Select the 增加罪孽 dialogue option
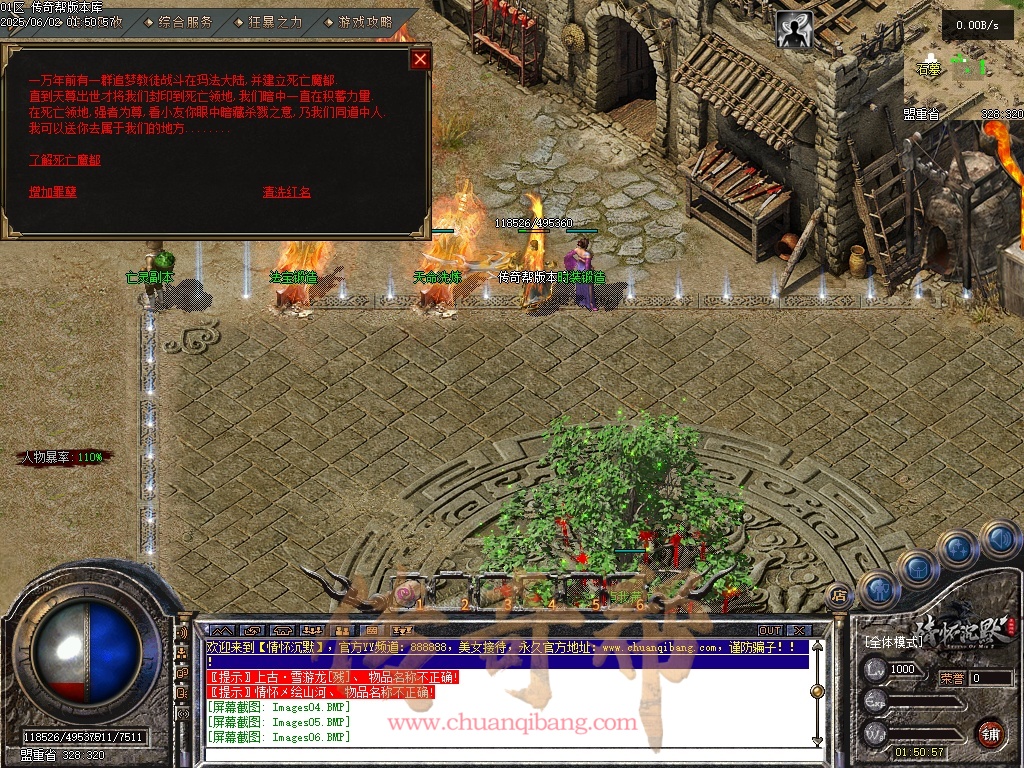 coord(53,192)
